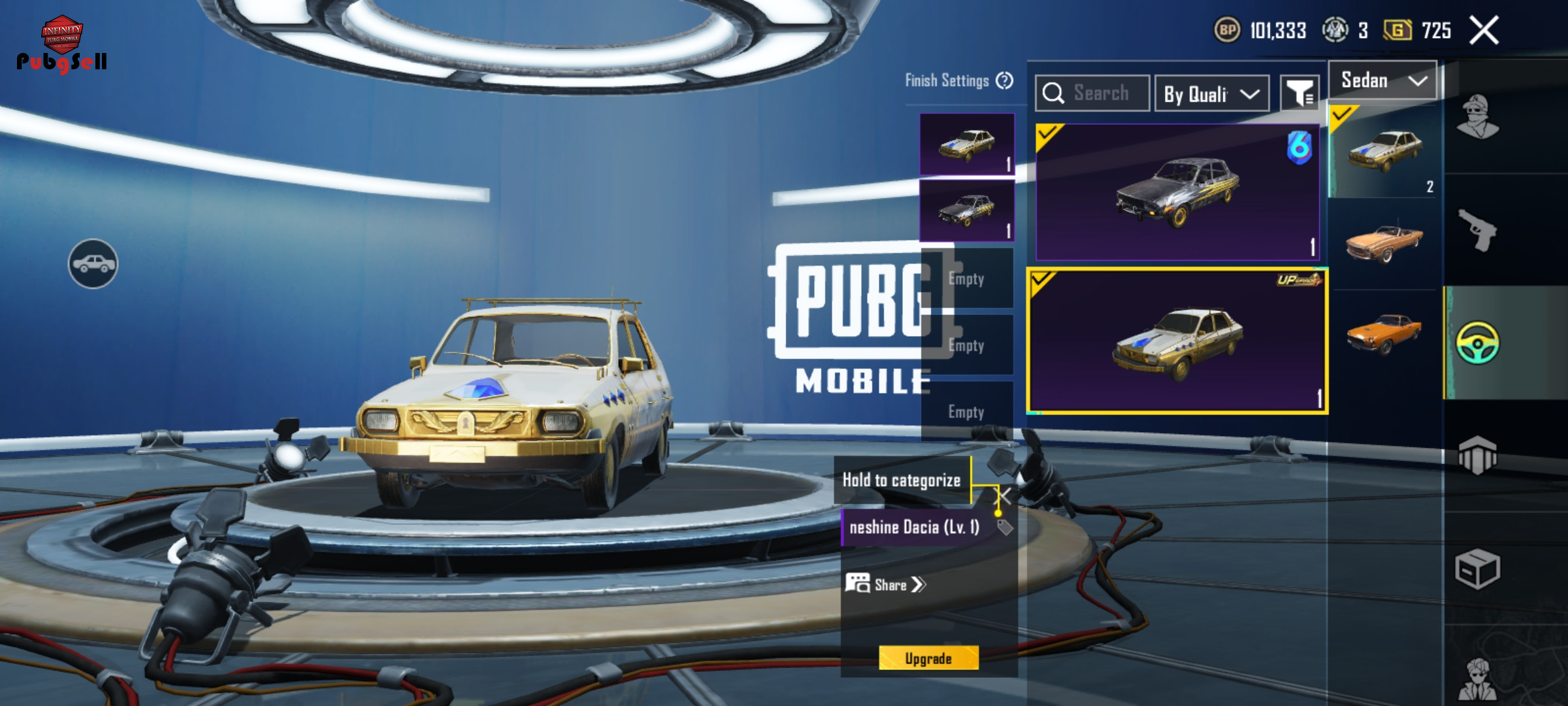Screen dimensions: 1568x706
Task: Dismiss the Hold to categorize tooltip
Action: [1003, 496]
